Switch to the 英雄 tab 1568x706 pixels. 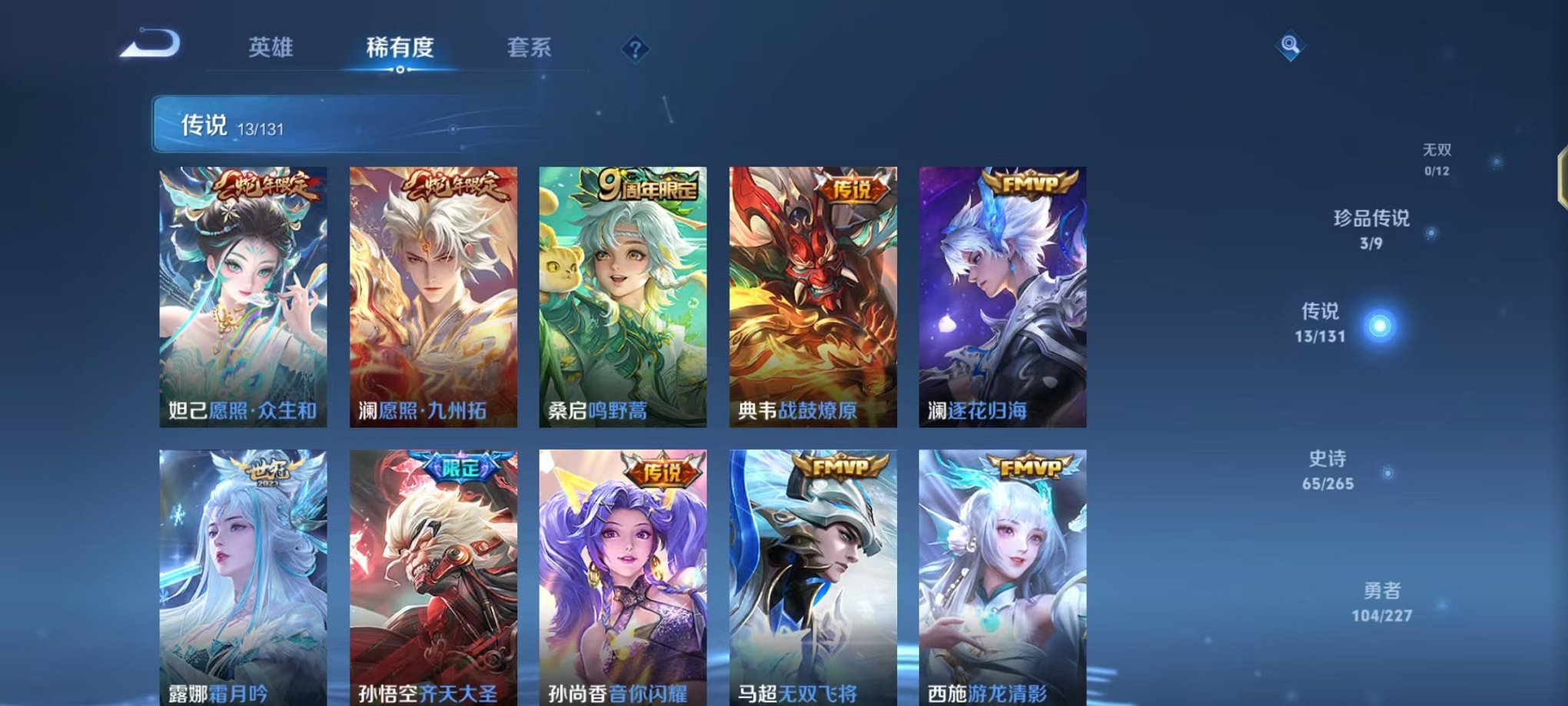(x=271, y=48)
